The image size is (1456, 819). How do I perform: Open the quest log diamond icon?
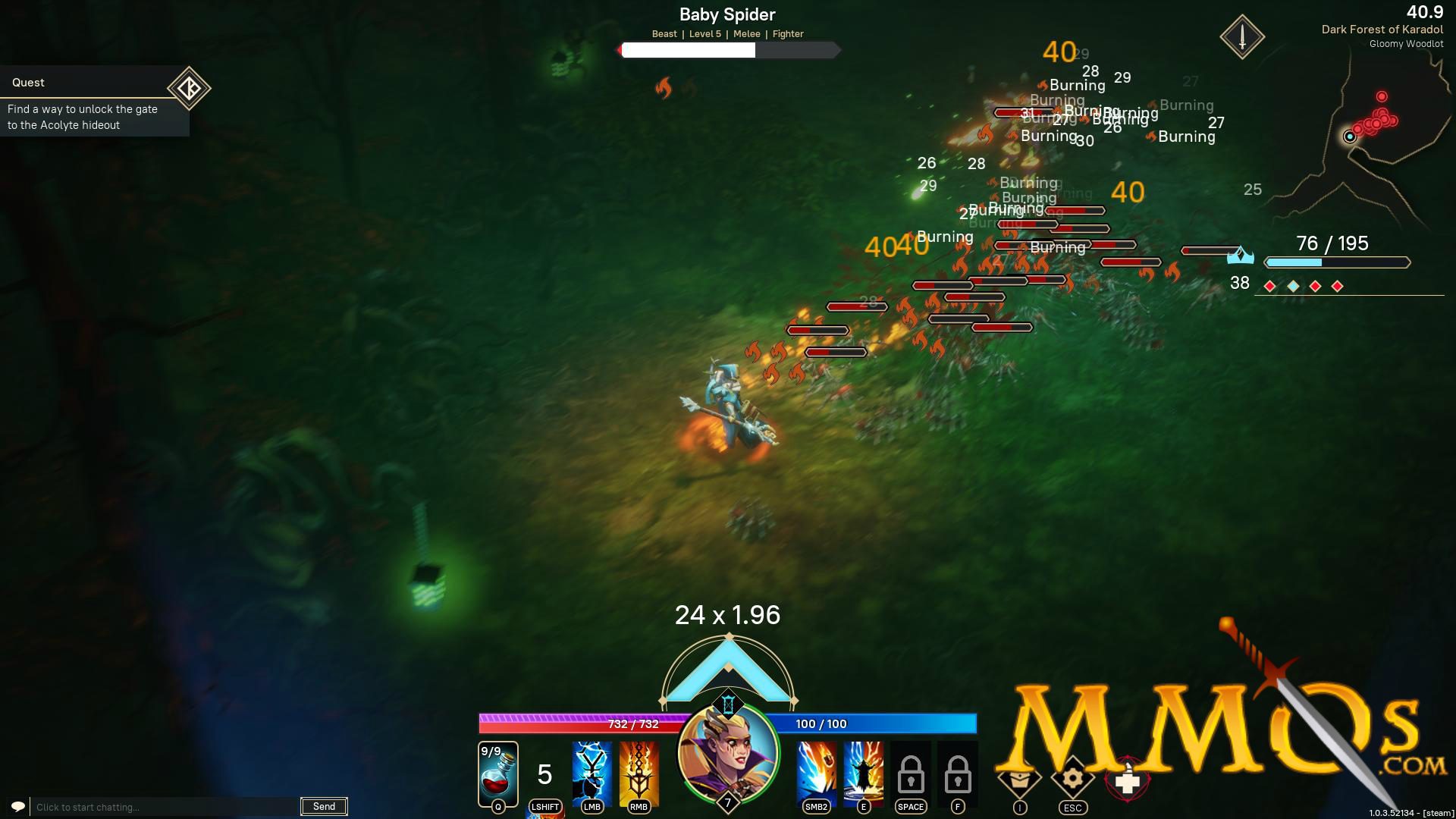189,88
